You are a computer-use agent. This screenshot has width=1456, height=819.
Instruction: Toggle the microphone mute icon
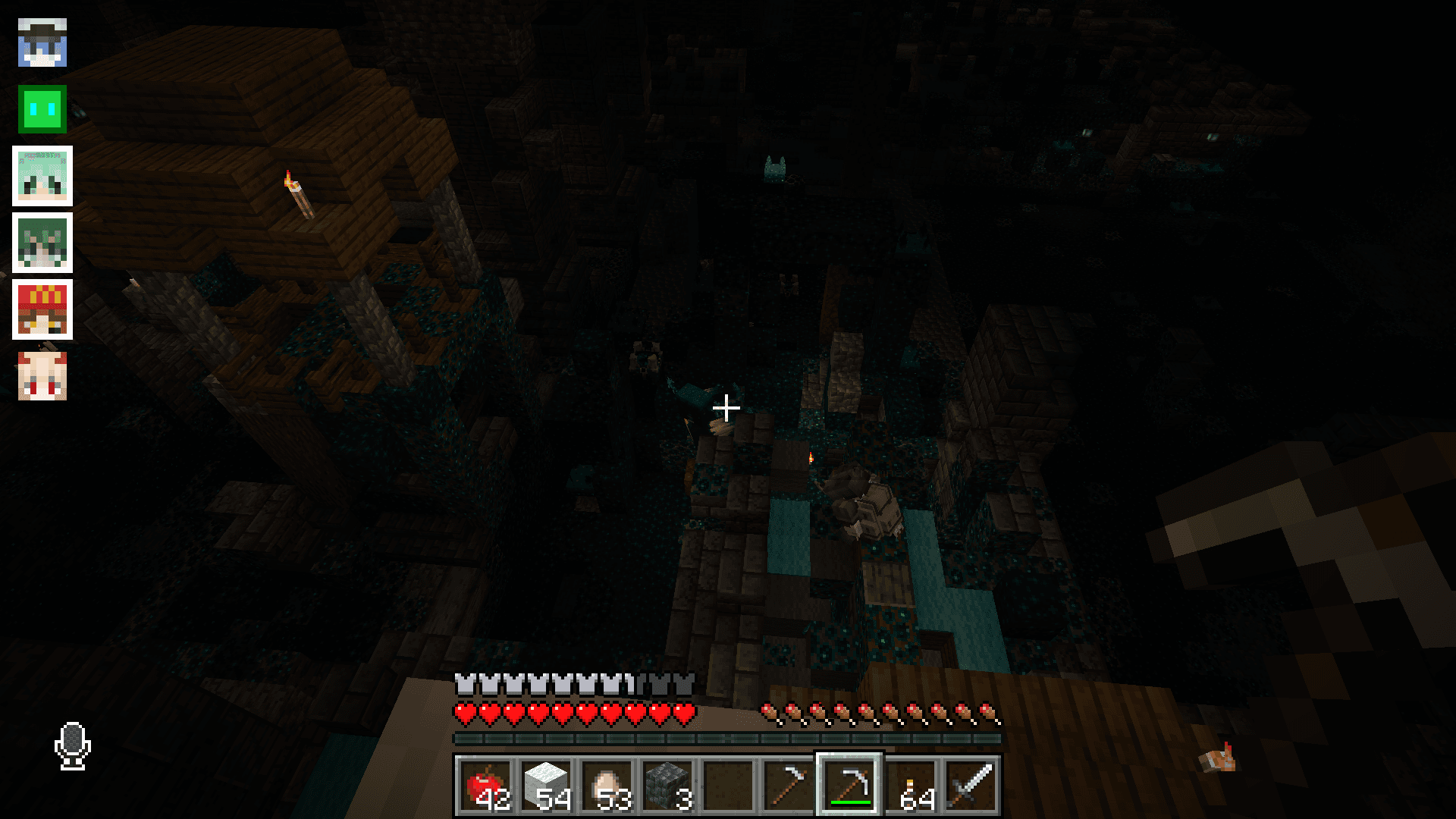72,747
